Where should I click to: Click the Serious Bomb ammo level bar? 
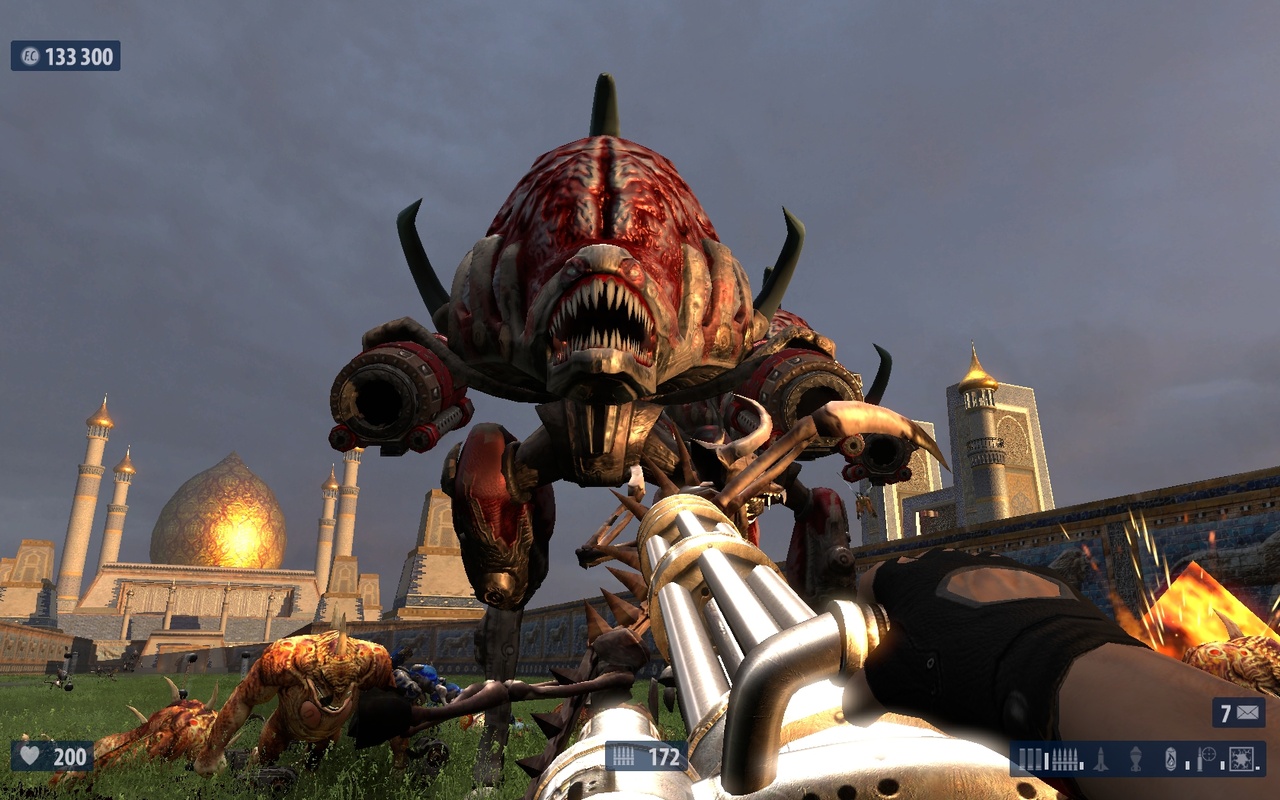(1257, 768)
